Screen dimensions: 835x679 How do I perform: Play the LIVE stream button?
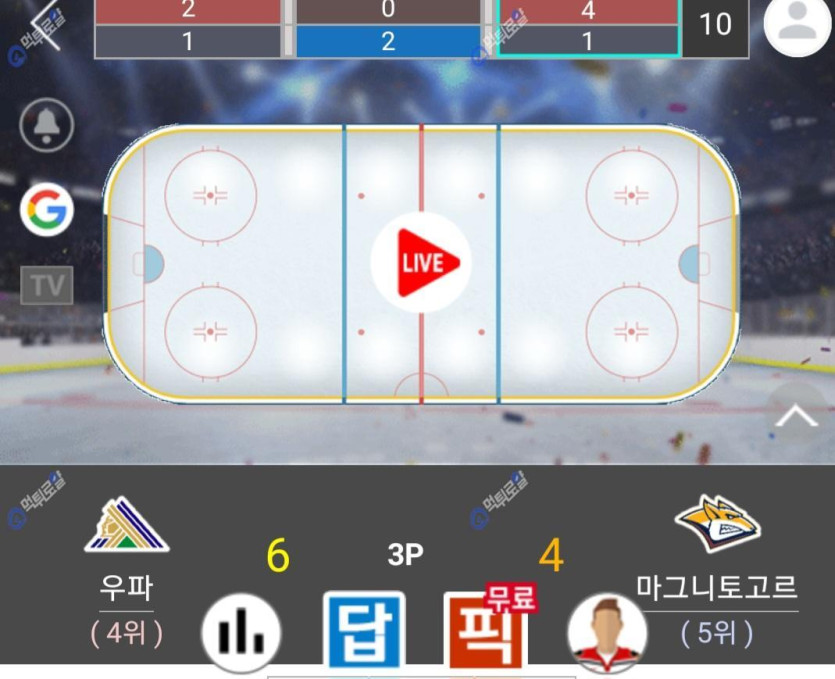pos(421,262)
